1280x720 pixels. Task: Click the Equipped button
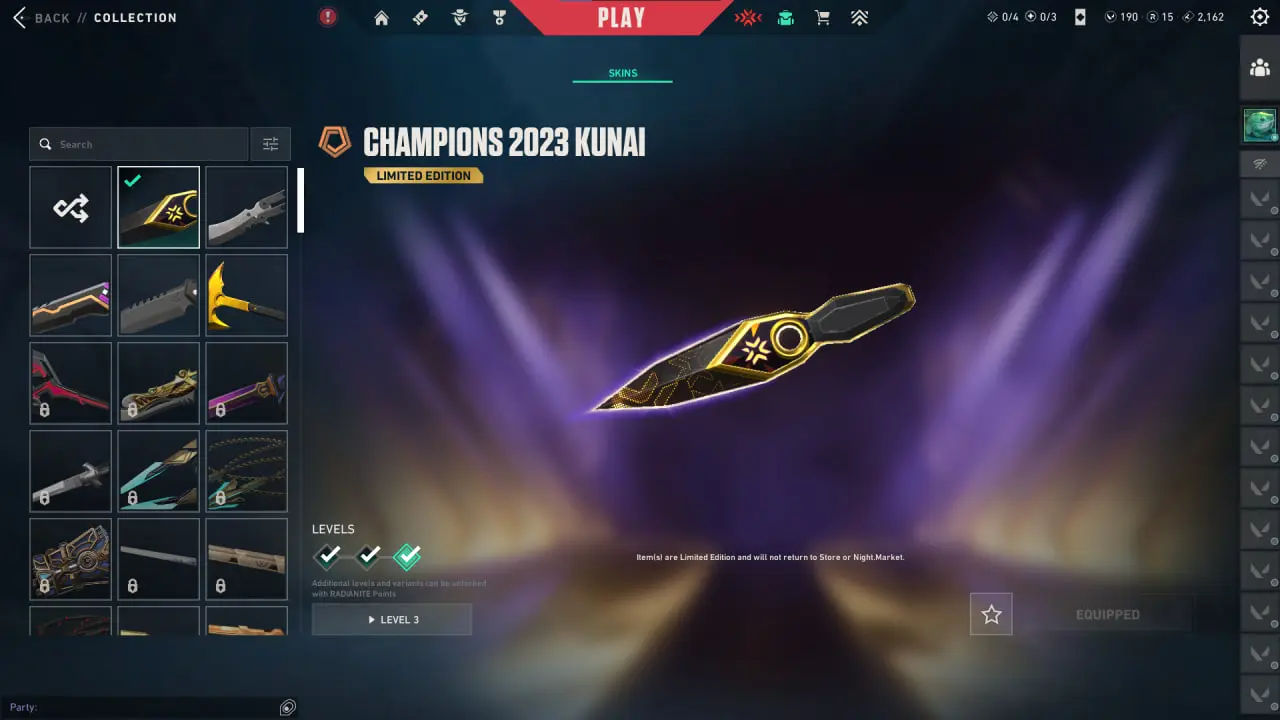point(1107,614)
